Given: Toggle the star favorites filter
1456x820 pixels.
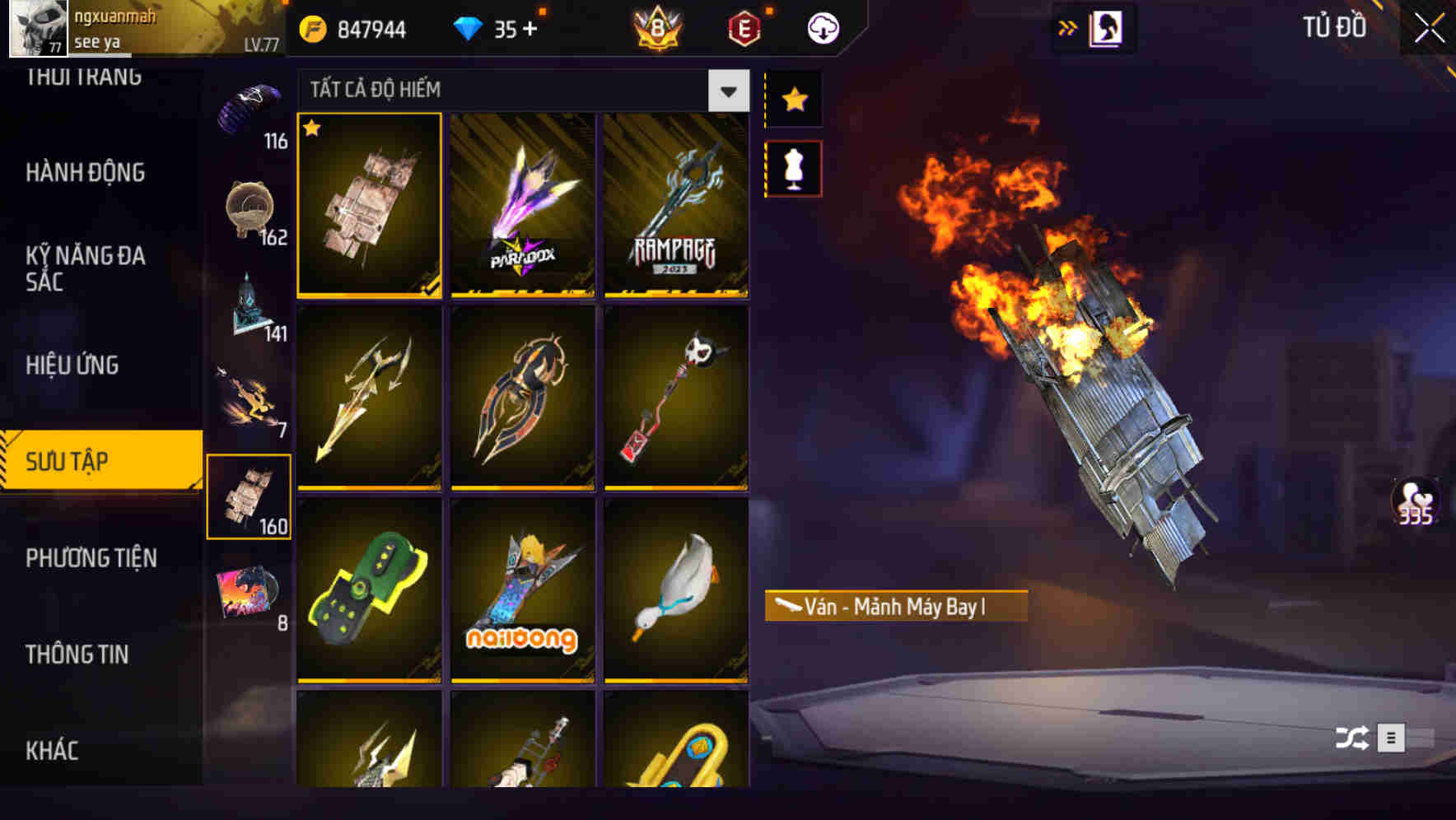Looking at the screenshot, I should pyautogui.click(x=793, y=100).
